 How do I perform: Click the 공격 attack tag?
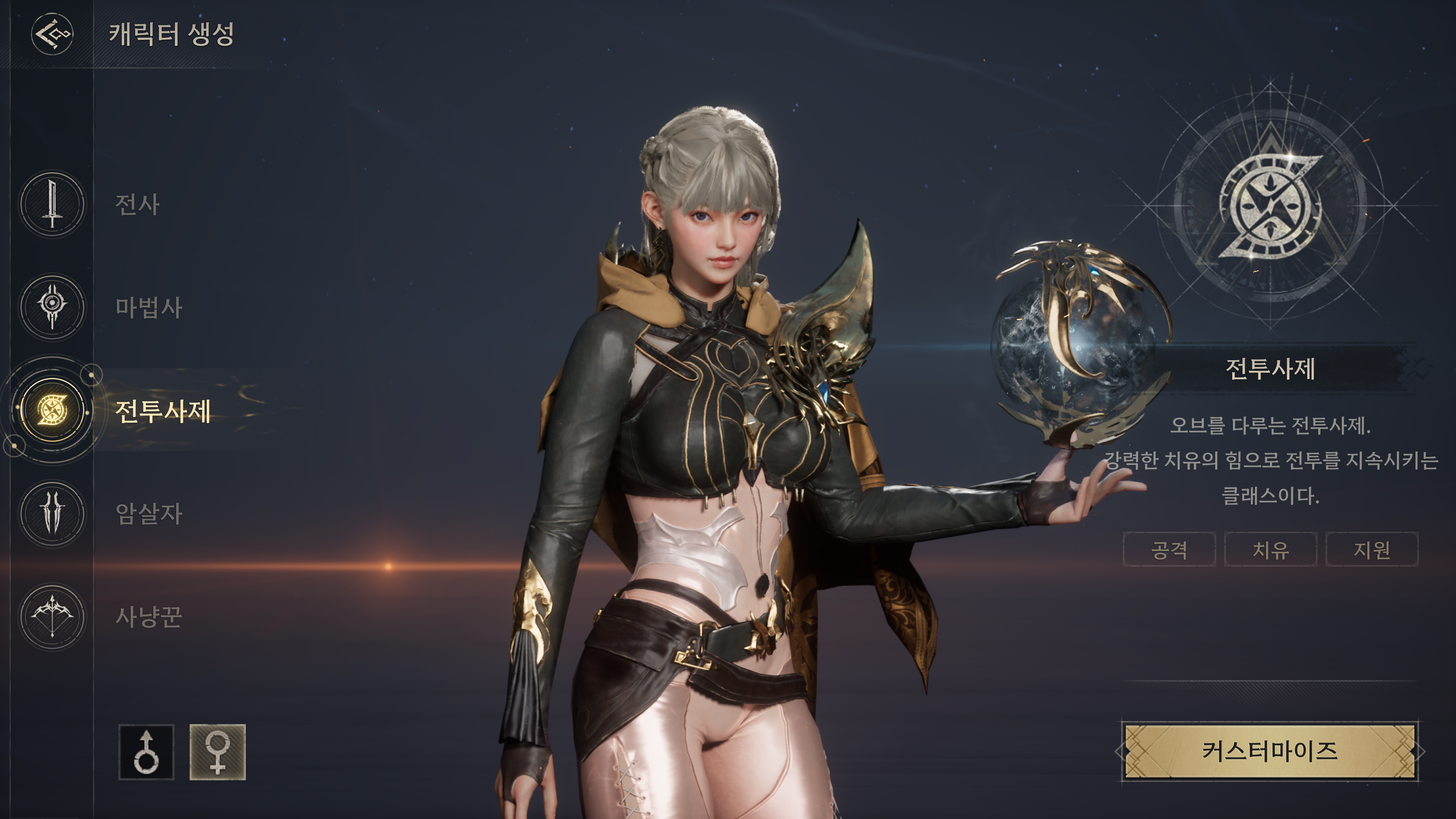tap(1169, 549)
